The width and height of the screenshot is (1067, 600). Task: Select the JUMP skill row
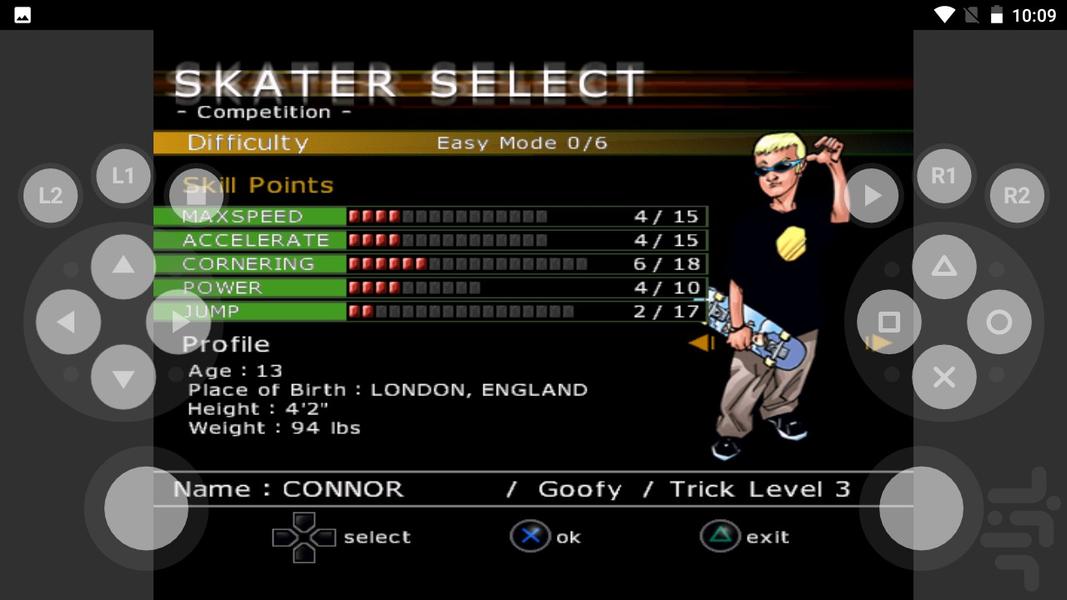[430, 312]
